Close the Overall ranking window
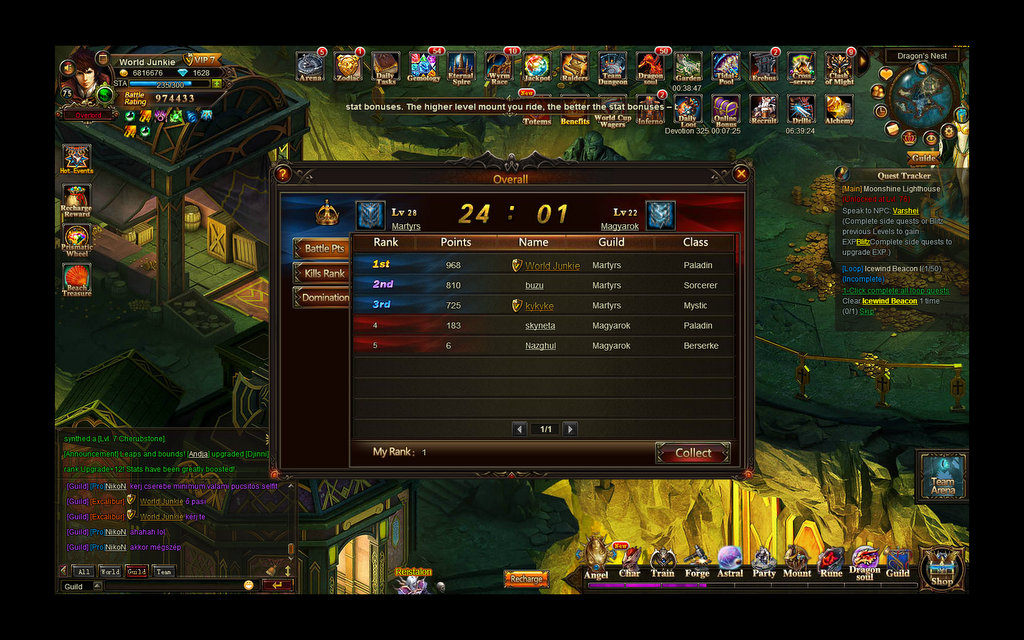Screen dimensions: 1024x640 [741, 174]
